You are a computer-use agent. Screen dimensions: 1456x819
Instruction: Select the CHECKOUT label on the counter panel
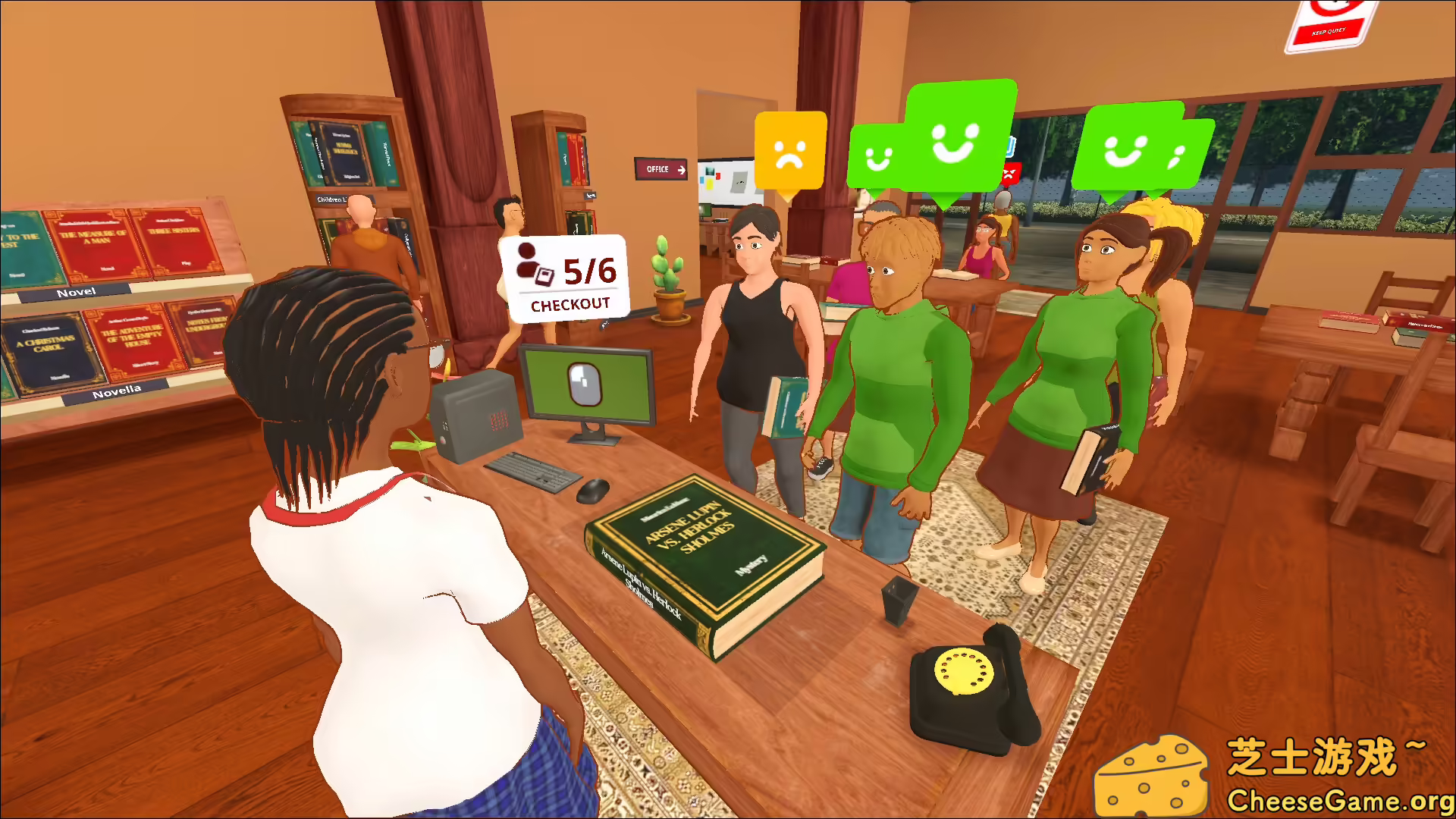[x=570, y=306]
